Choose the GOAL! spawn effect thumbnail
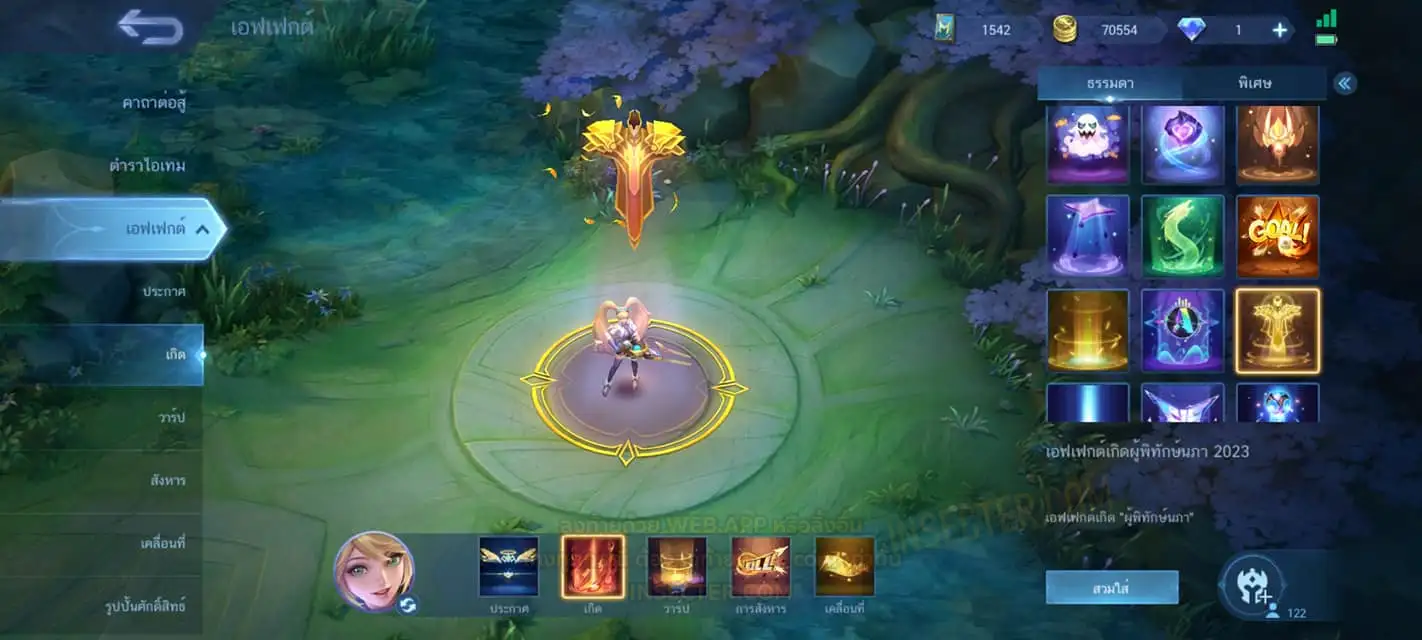Screen dimensions: 1422x640 point(1277,236)
